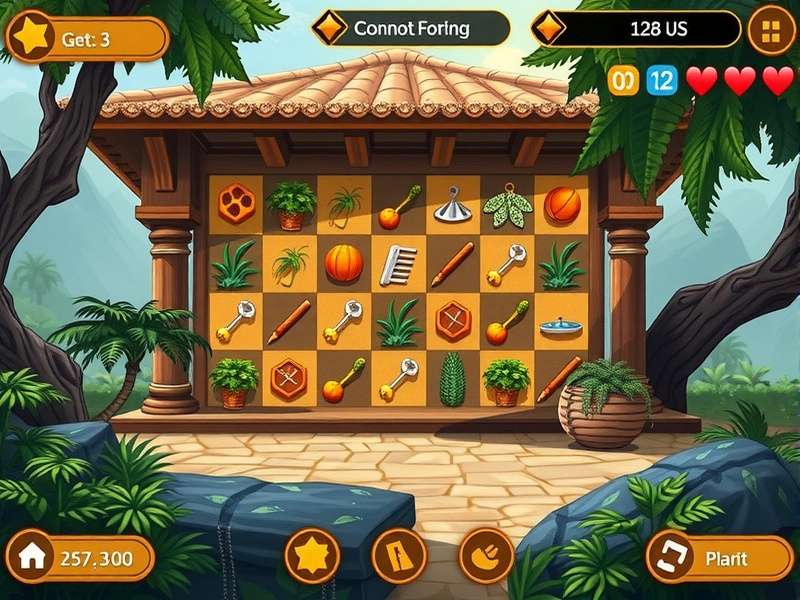Select the blue water bowl tile
The image size is (800, 600).
click(x=561, y=325)
